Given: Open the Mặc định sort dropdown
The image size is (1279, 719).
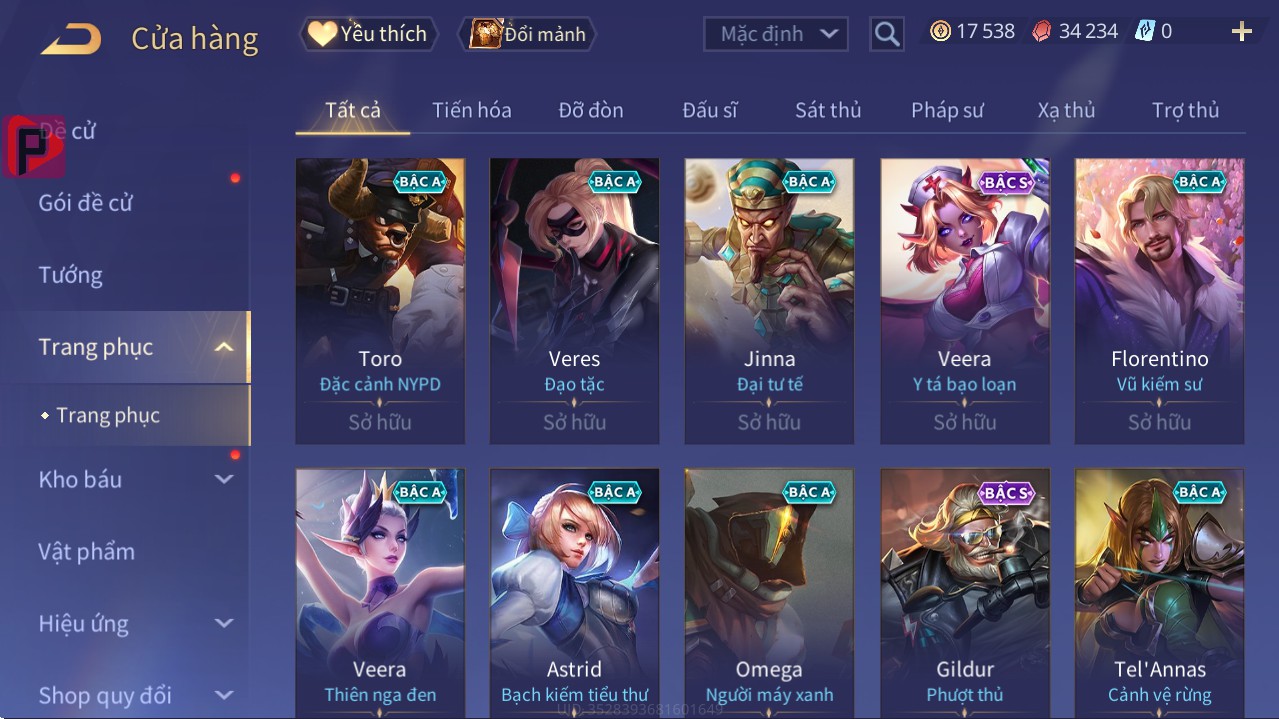Looking at the screenshot, I should pos(775,33).
